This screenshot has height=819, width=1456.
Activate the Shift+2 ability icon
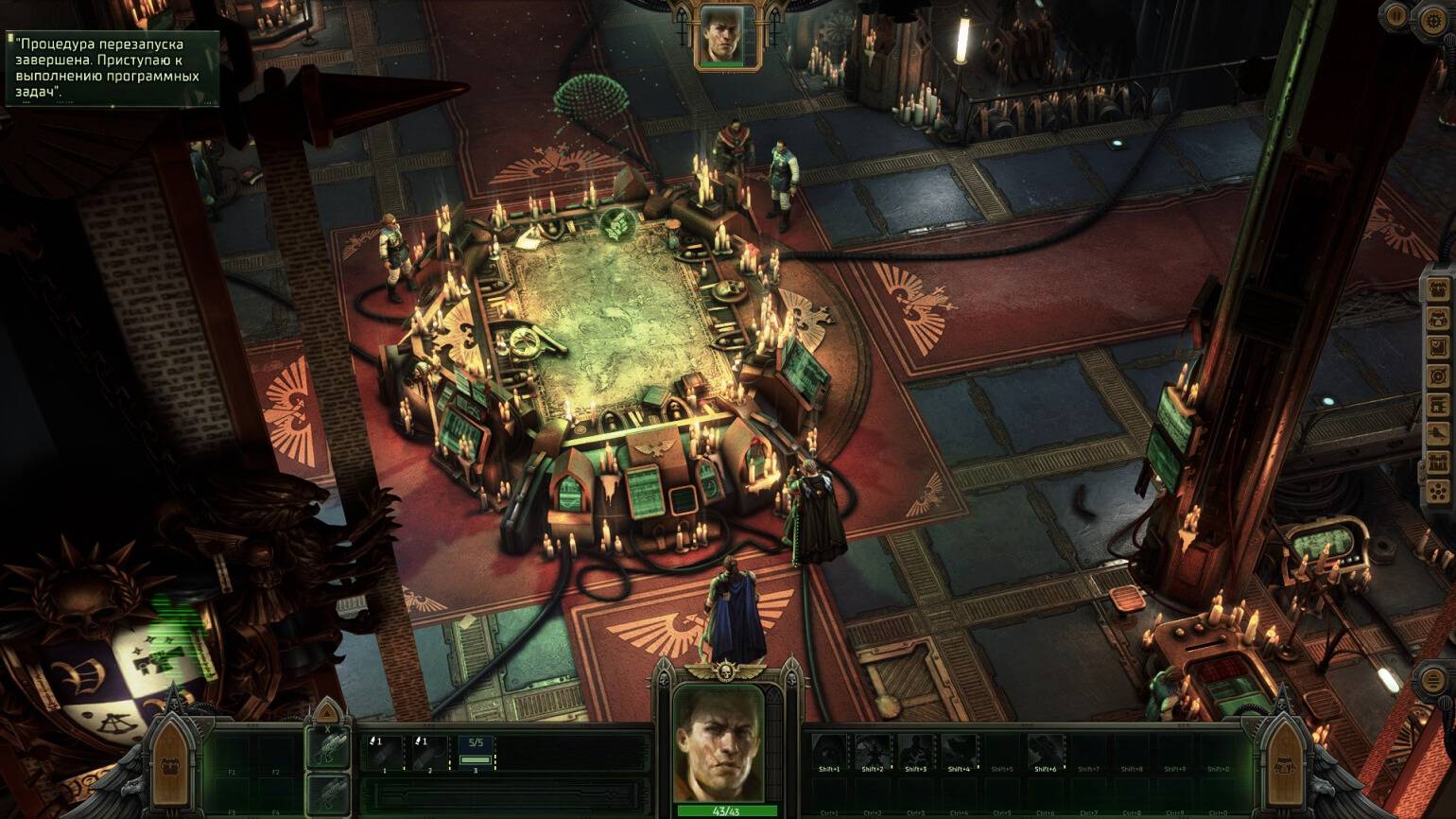(x=873, y=752)
